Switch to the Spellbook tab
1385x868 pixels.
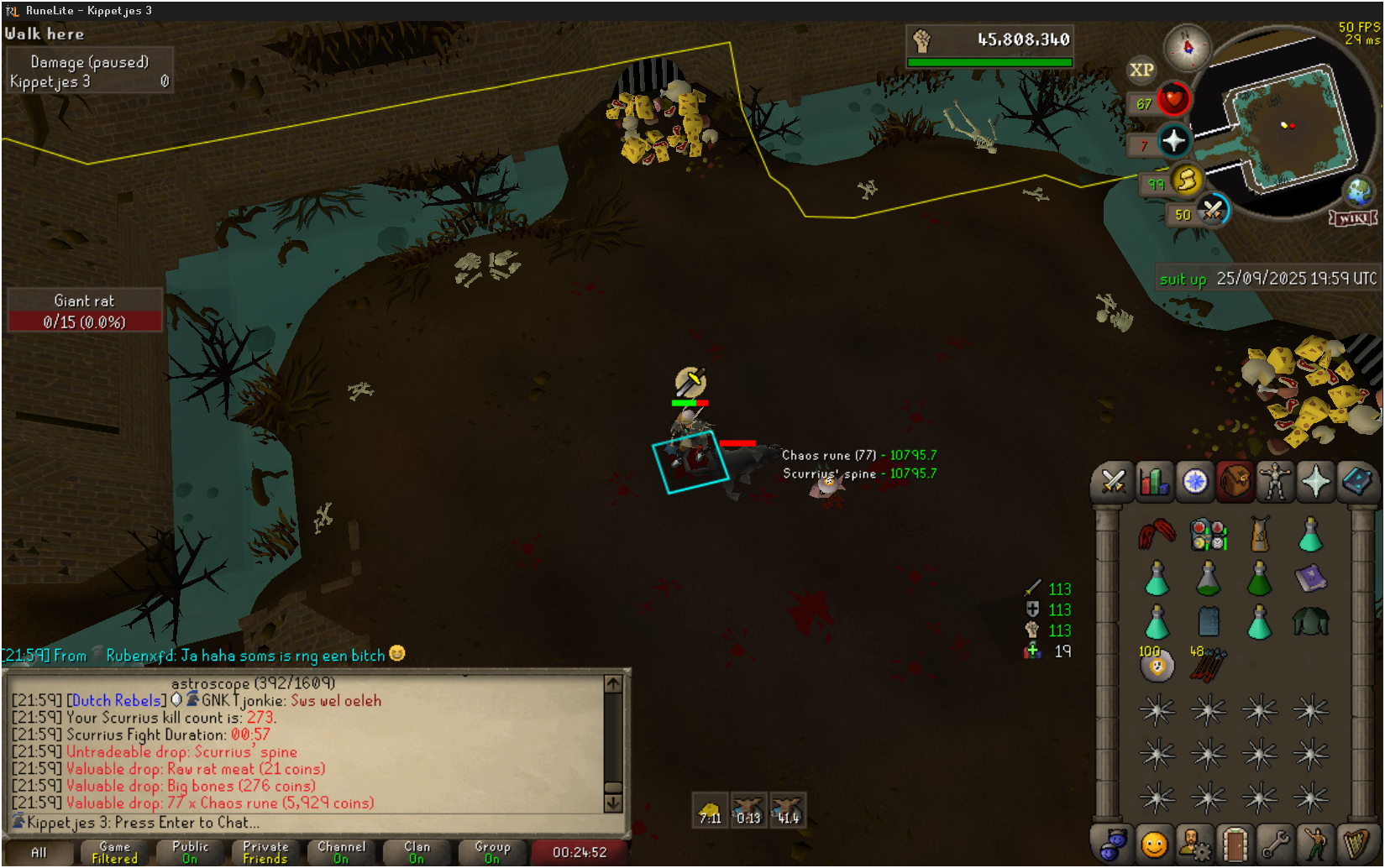tap(1356, 483)
